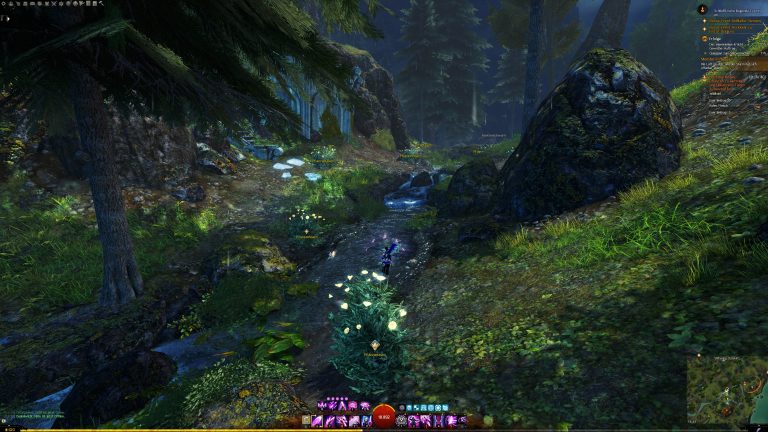This screenshot has height=432, width=768.
Task: Select the first orange objective entry
Action: click(x=730, y=18)
